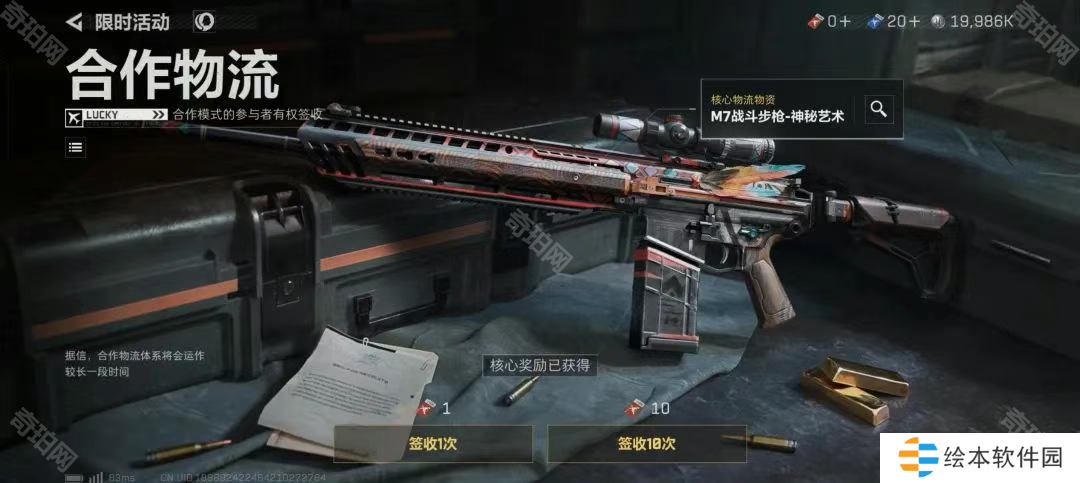Click the round emblem icon next to 限时活动

pos(203,21)
